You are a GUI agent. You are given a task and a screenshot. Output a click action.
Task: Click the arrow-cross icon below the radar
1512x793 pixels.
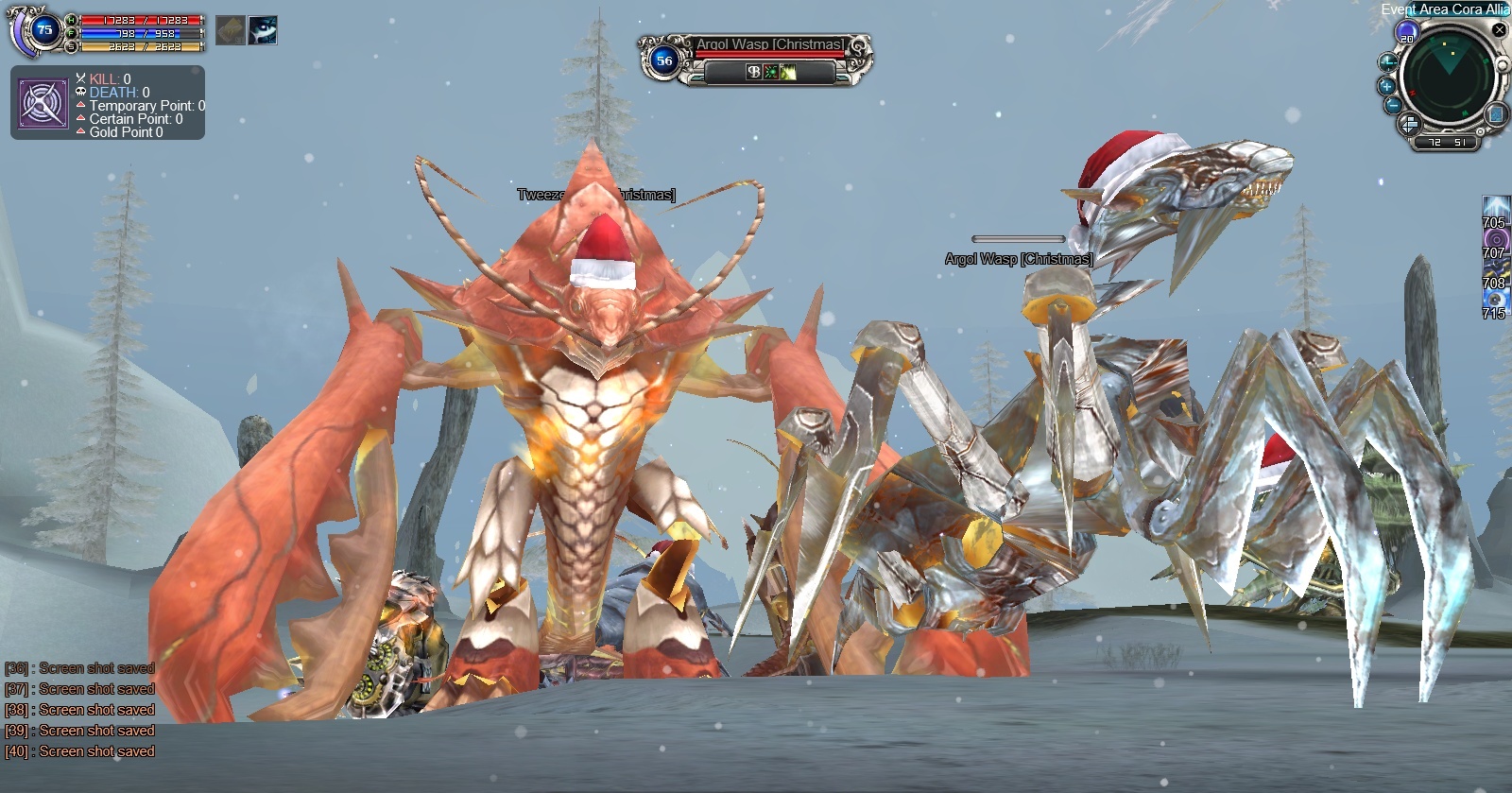point(1408,124)
